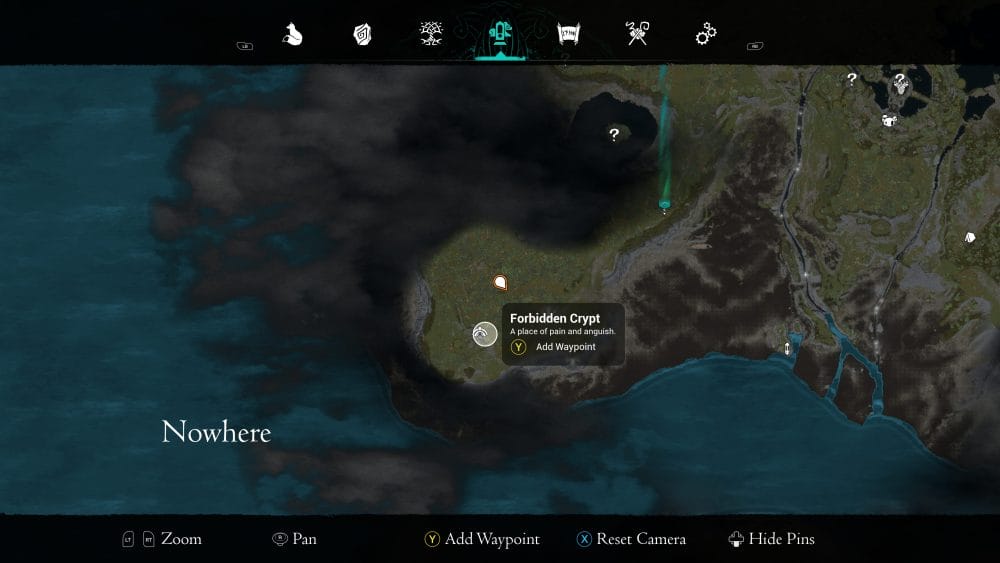Click the orange-outlined pin marker on the map
The image size is (1000, 563).
[x=501, y=283]
